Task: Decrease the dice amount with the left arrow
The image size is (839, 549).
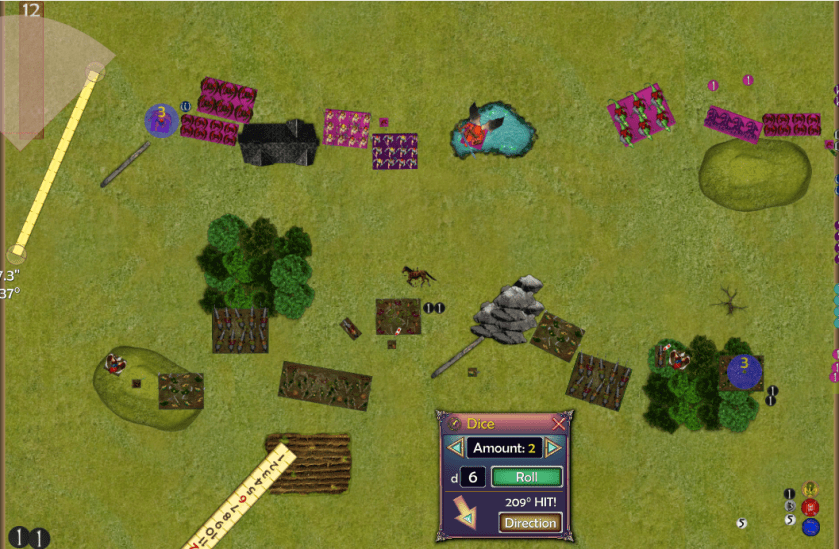Action: pos(455,448)
